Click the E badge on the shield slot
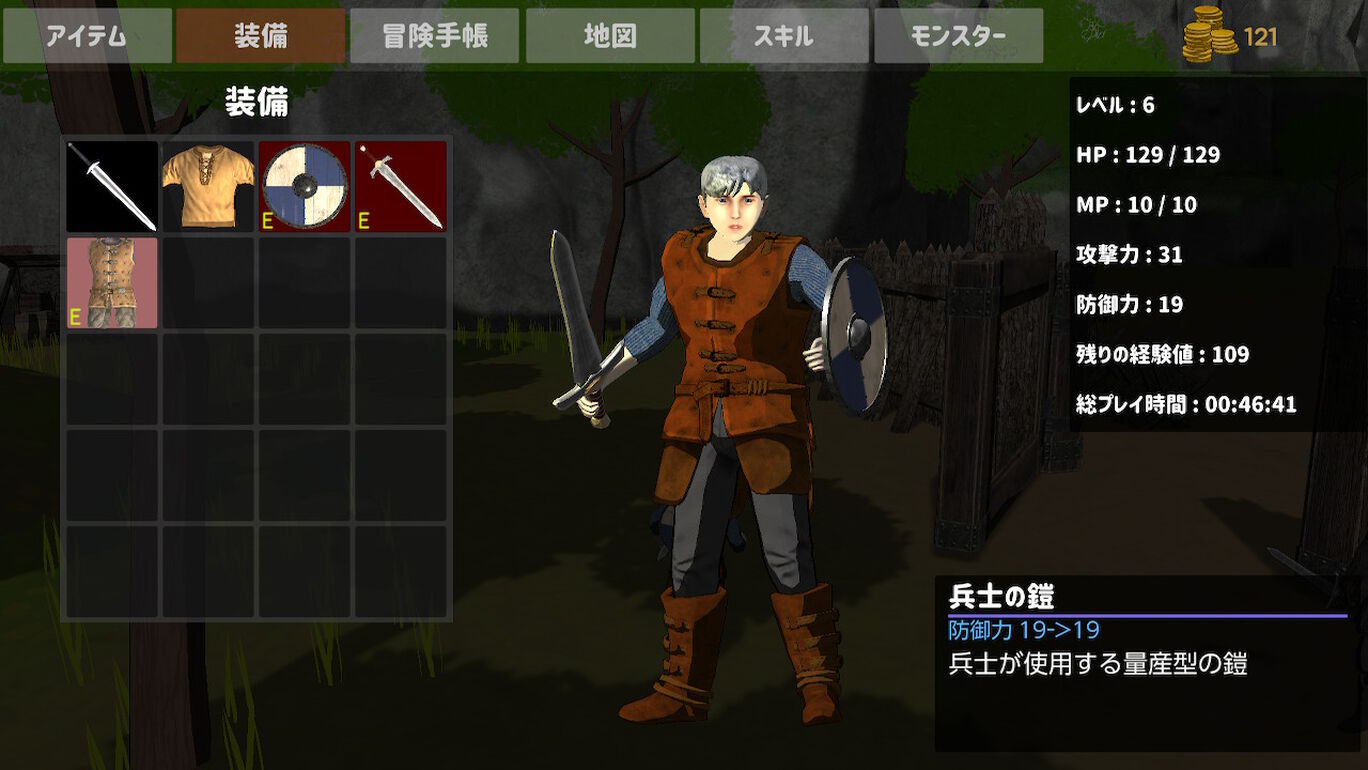 tap(266, 219)
